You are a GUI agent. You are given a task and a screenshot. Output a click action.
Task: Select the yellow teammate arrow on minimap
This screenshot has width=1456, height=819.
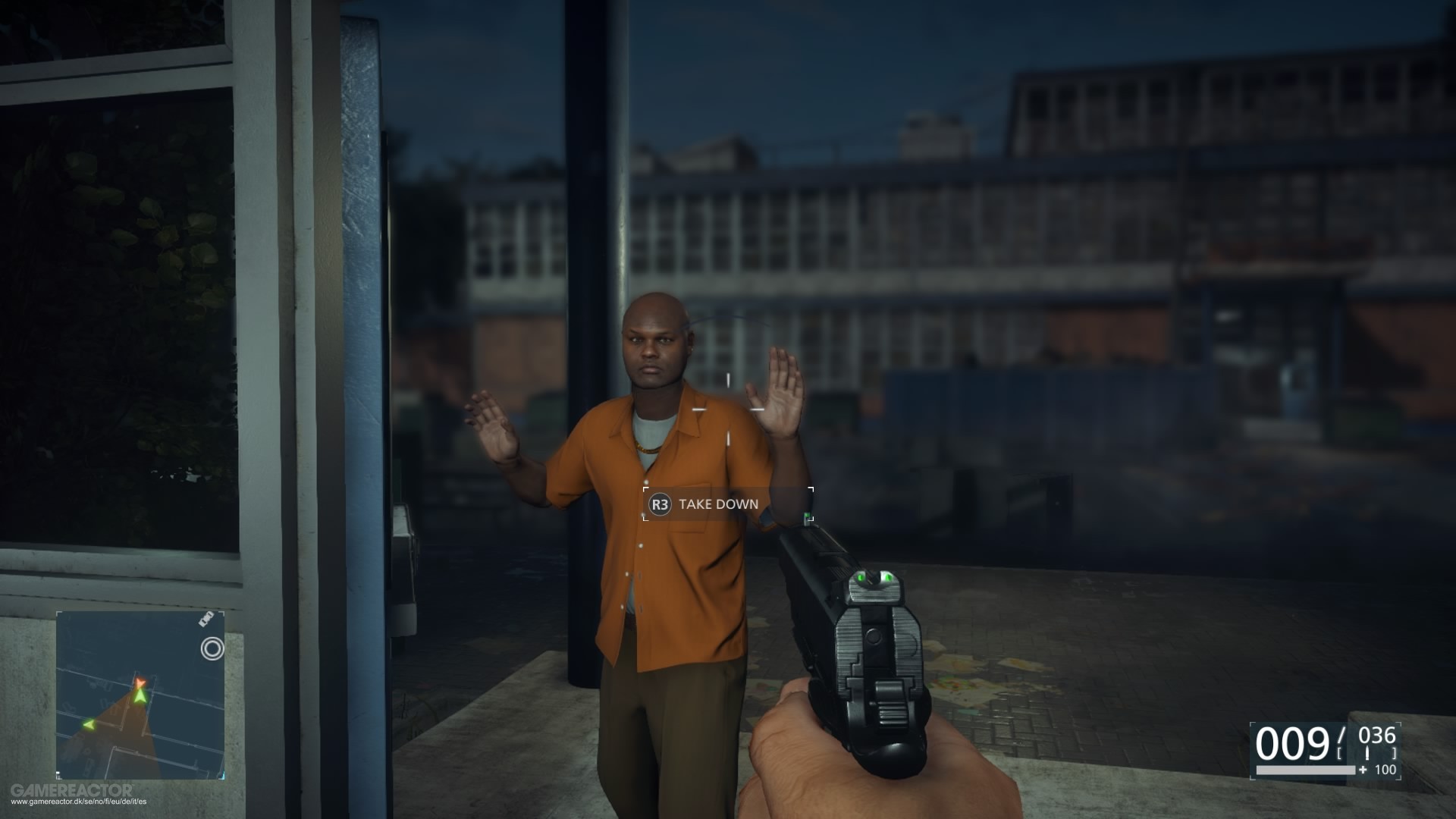[88, 725]
